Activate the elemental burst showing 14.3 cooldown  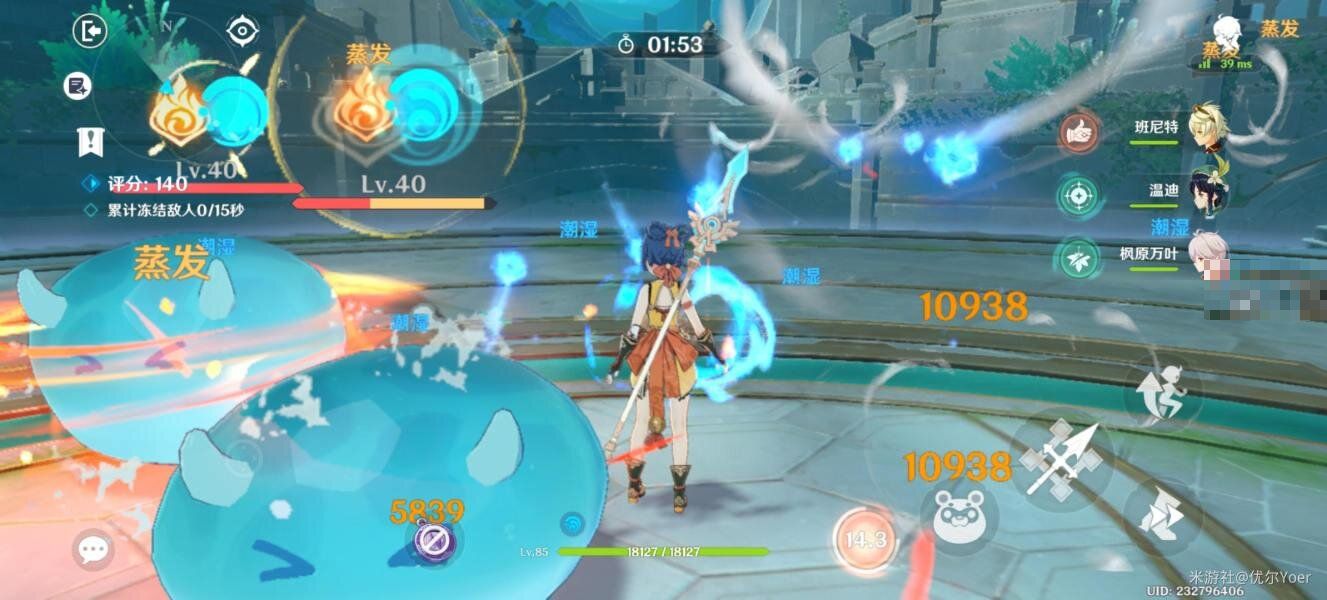click(864, 540)
